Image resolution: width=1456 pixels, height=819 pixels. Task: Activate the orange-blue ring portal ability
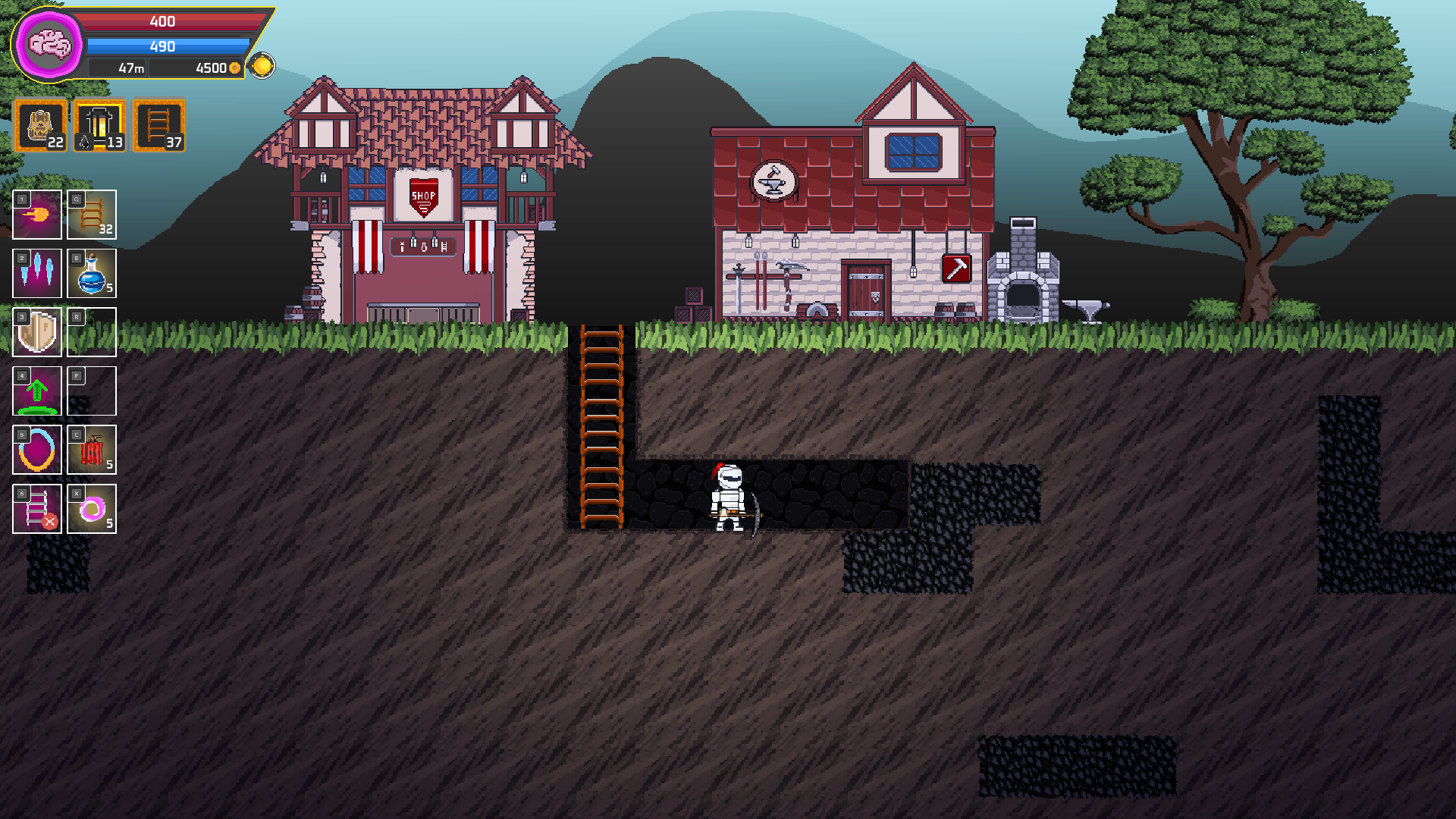37,450
